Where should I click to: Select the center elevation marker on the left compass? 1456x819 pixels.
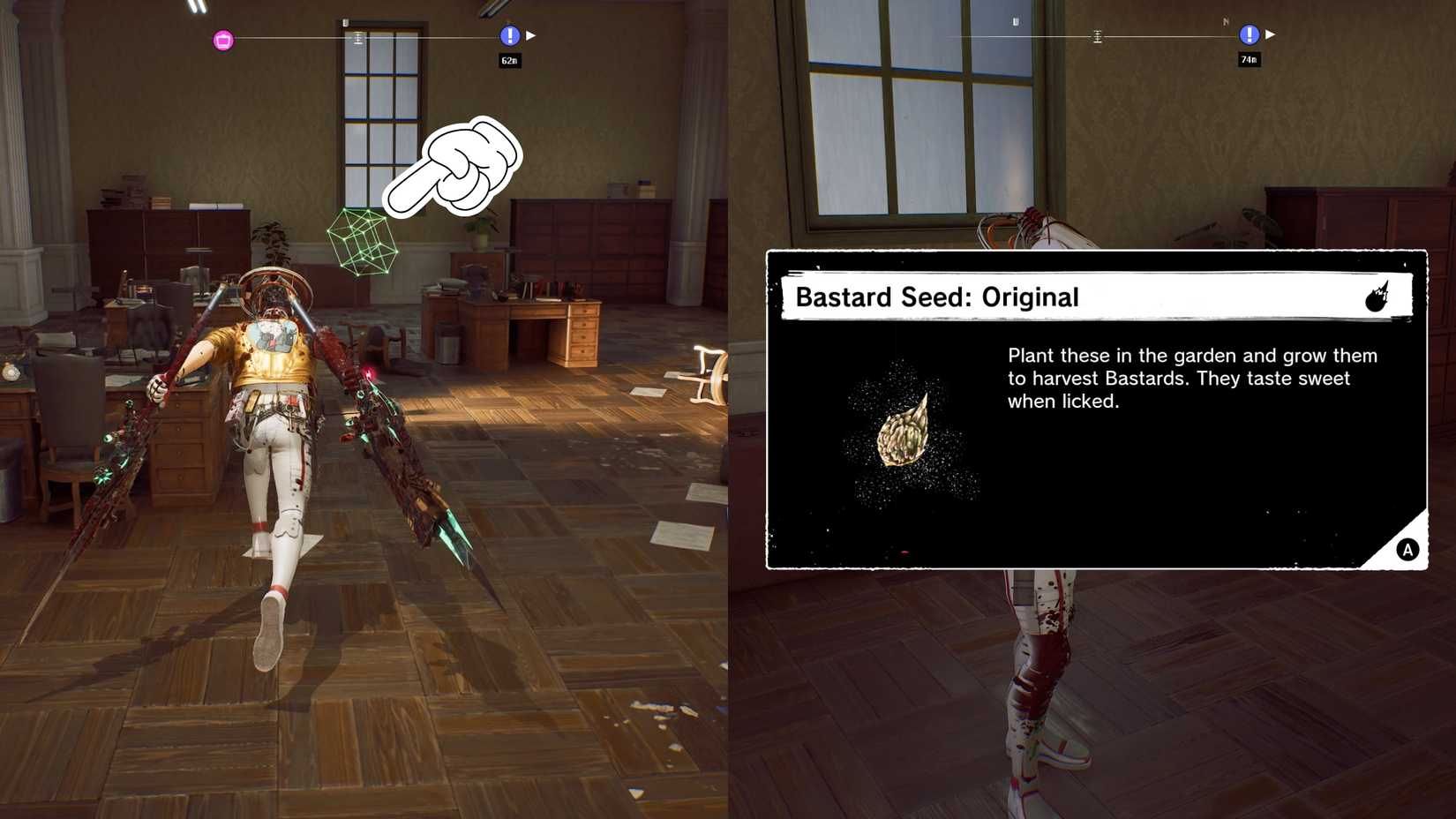pos(356,36)
